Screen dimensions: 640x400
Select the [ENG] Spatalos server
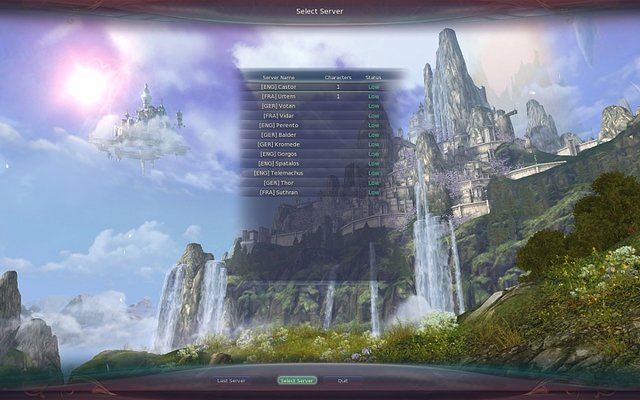click(279, 163)
